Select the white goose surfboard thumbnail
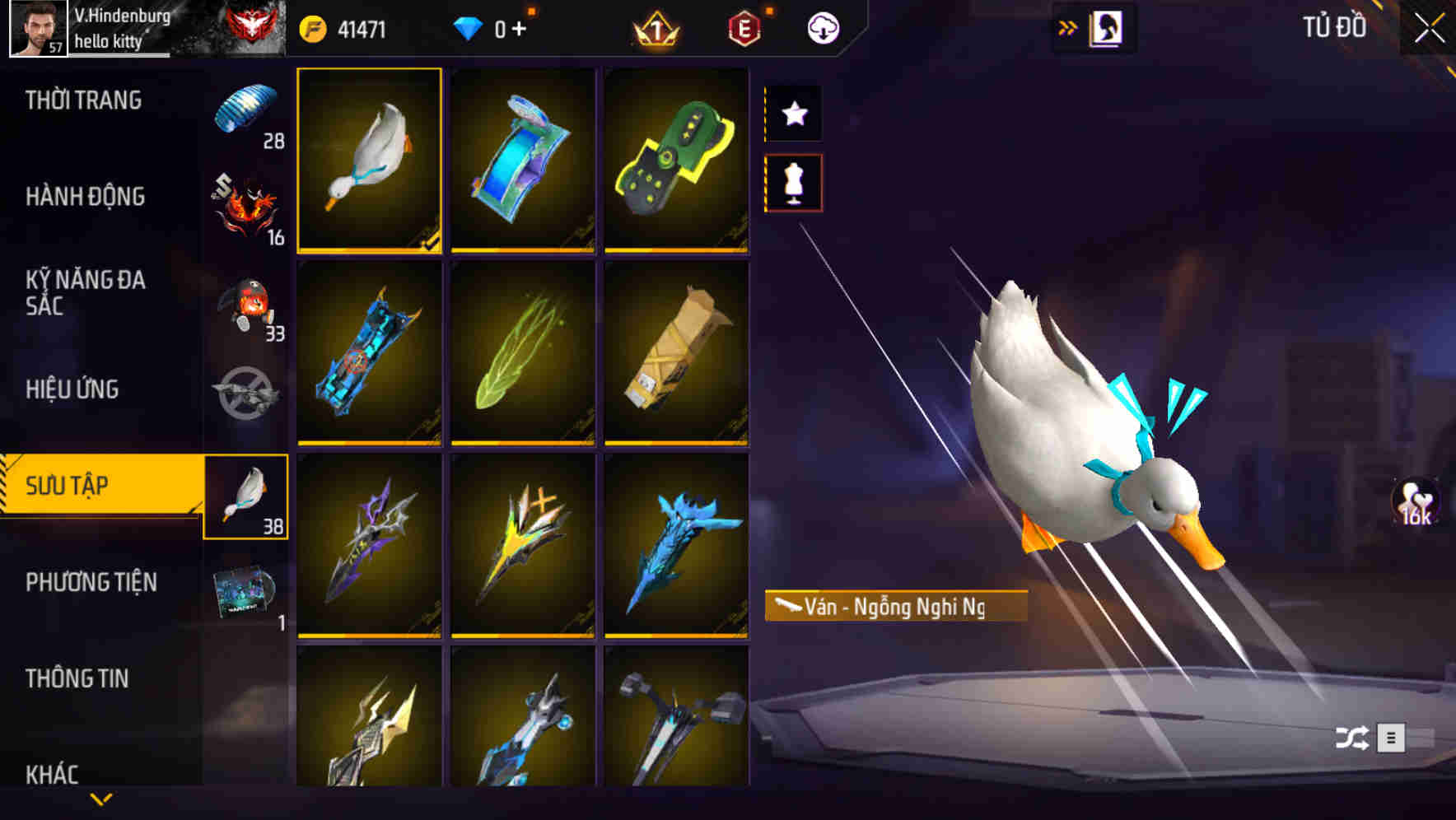The image size is (1456, 820). pos(370,161)
